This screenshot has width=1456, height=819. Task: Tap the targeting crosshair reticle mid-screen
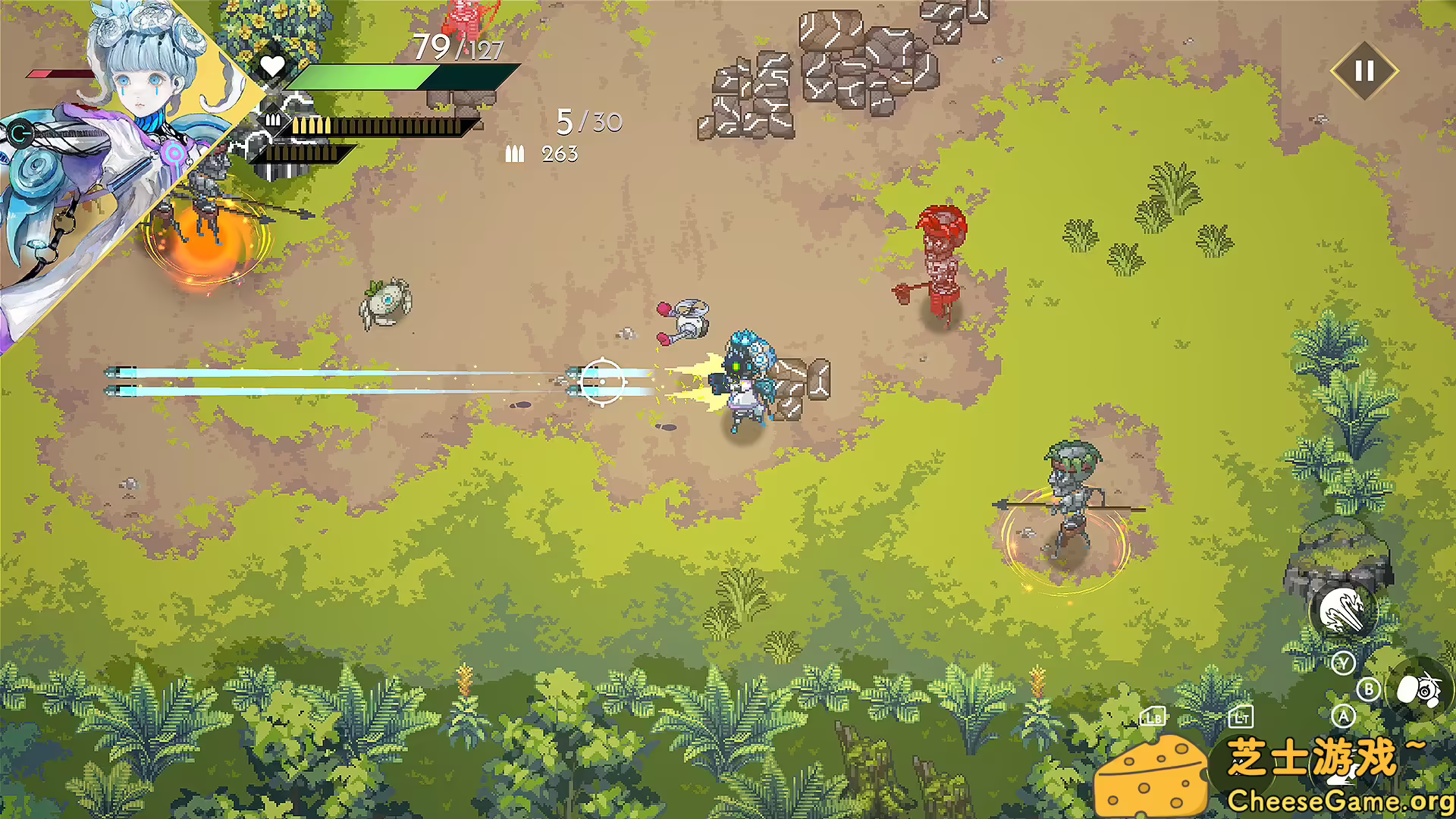(x=604, y=382)
